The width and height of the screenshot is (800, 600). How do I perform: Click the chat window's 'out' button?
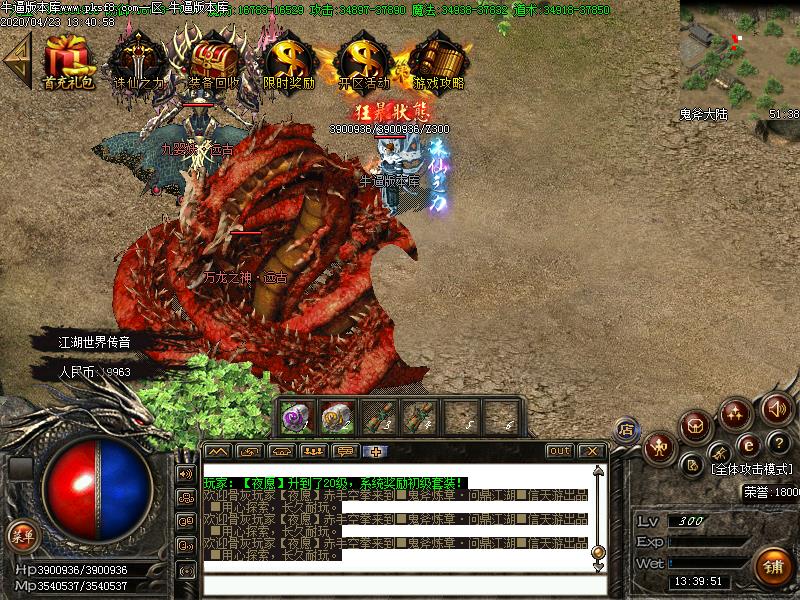click(x=560, y=451)
